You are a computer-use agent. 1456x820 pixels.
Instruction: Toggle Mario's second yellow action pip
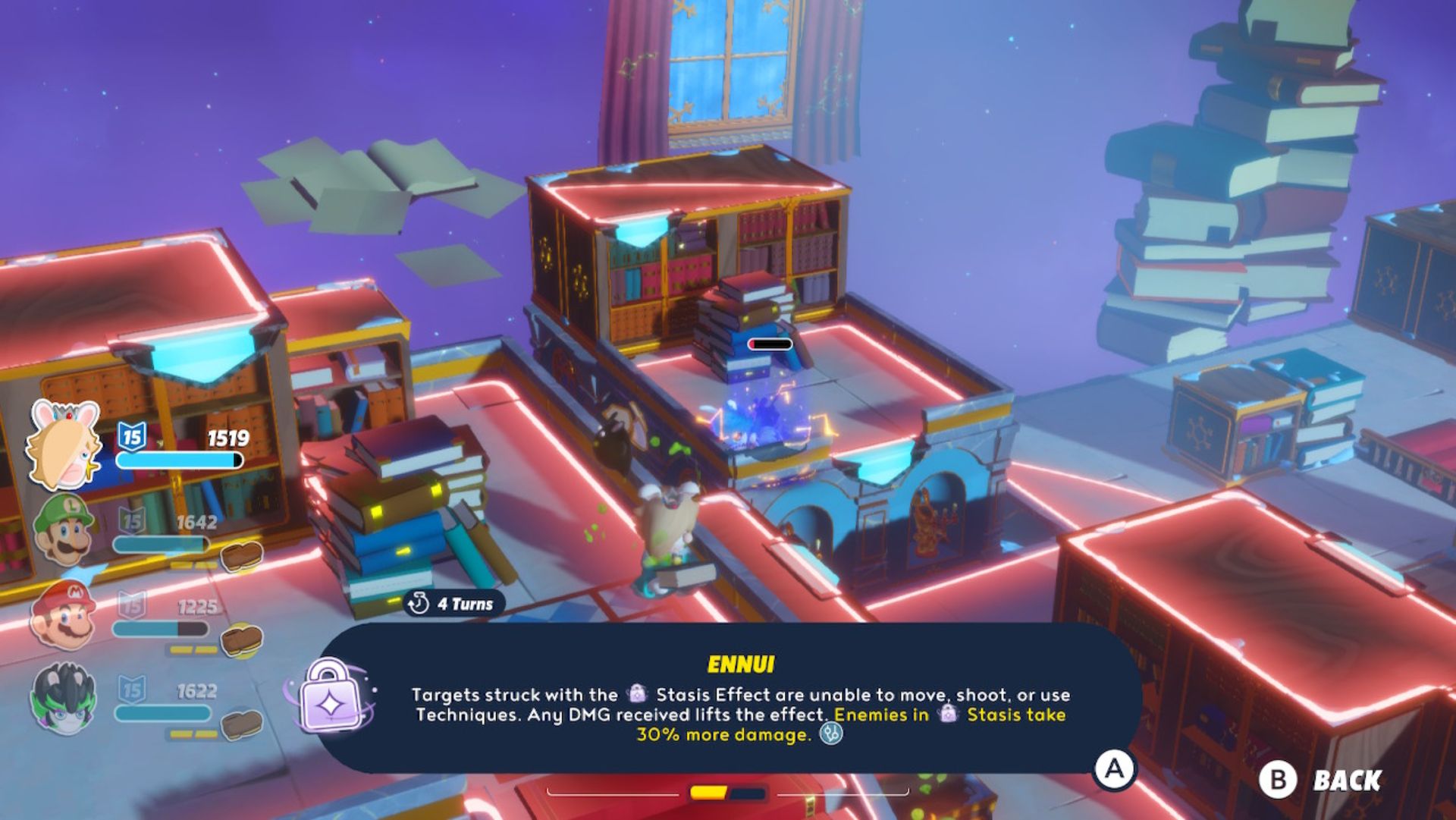click(206, 649)
